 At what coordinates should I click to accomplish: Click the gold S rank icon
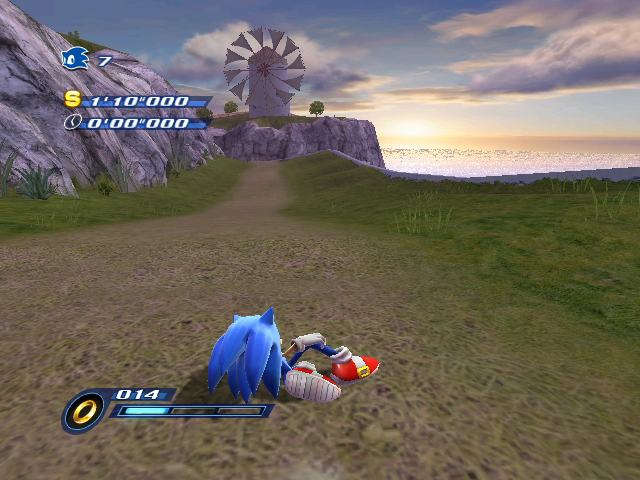[72, 99]
